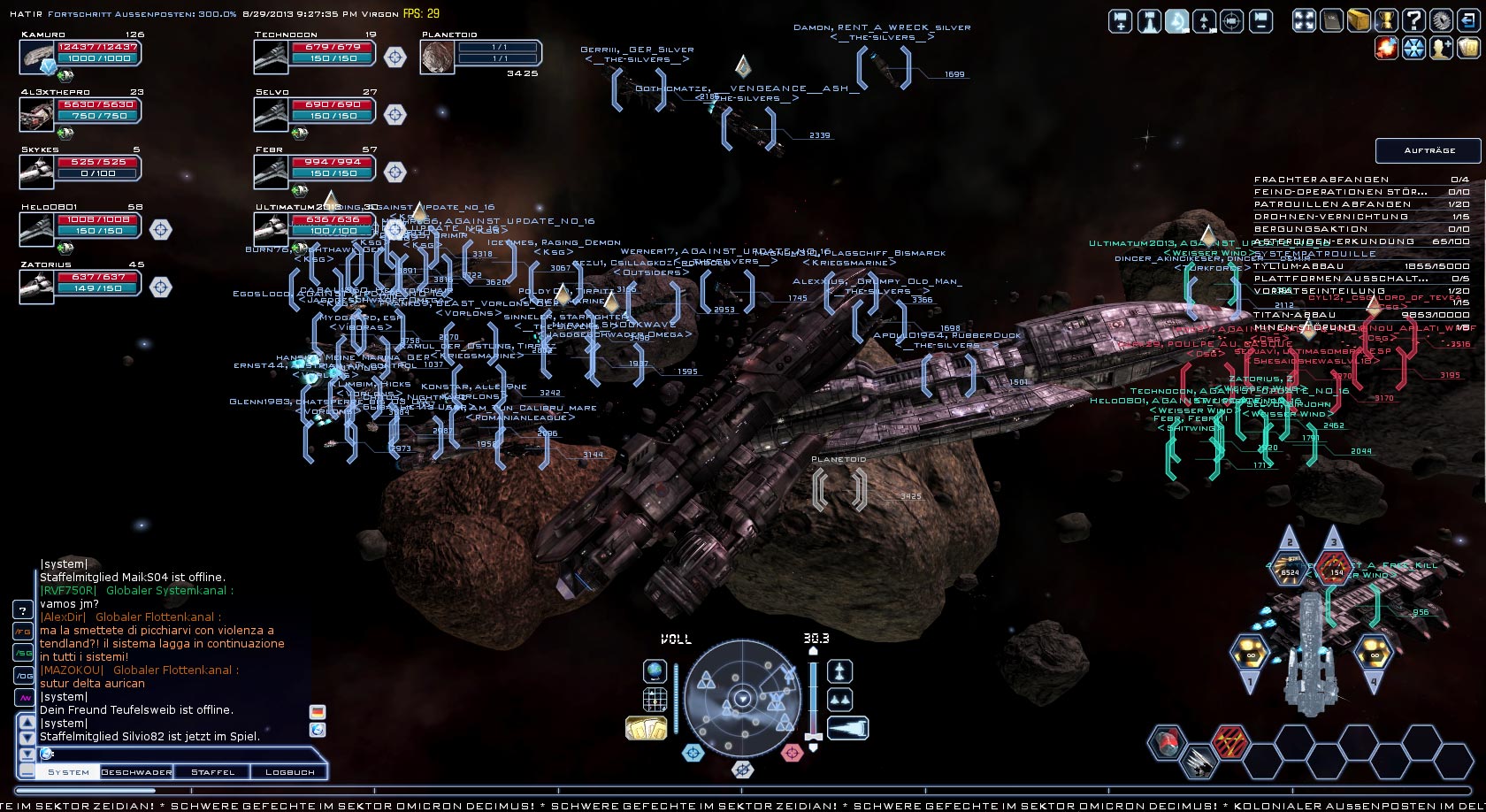This screenshot has width=1486, height=812.
Task: Open the settings gear icon
Action: (x=1442, y=19)
